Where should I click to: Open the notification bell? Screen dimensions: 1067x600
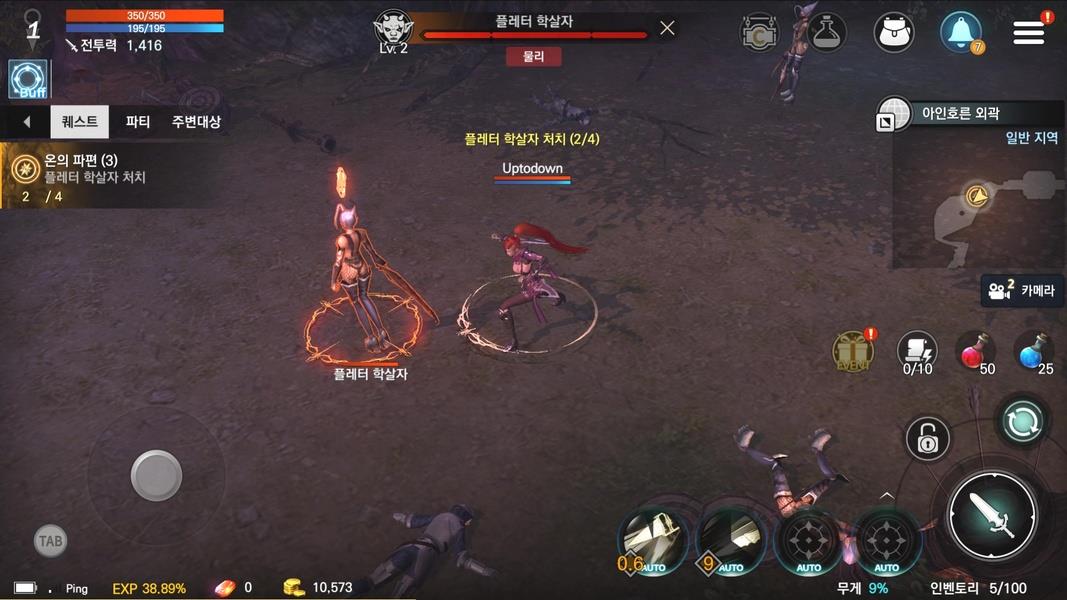tap(960, 32)
